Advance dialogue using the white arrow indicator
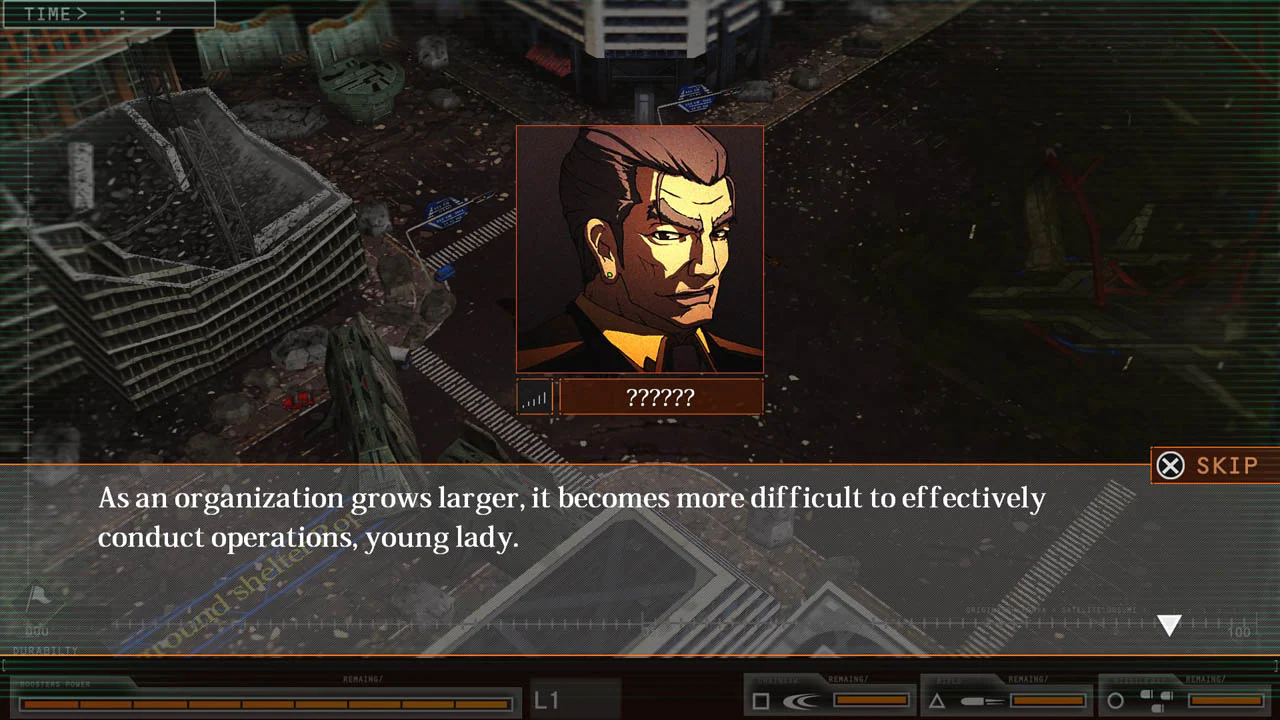 (x=1169, y=625)
